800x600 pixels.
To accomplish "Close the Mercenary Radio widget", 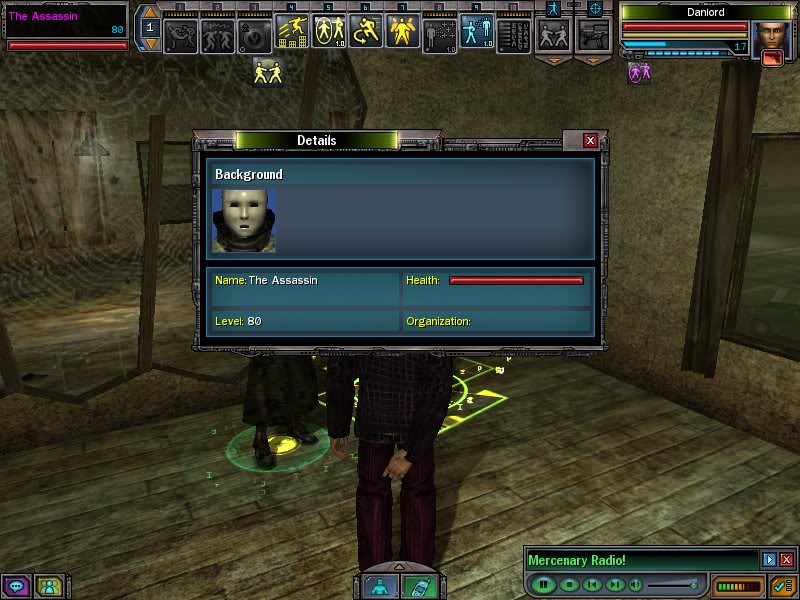I will 786,560.
